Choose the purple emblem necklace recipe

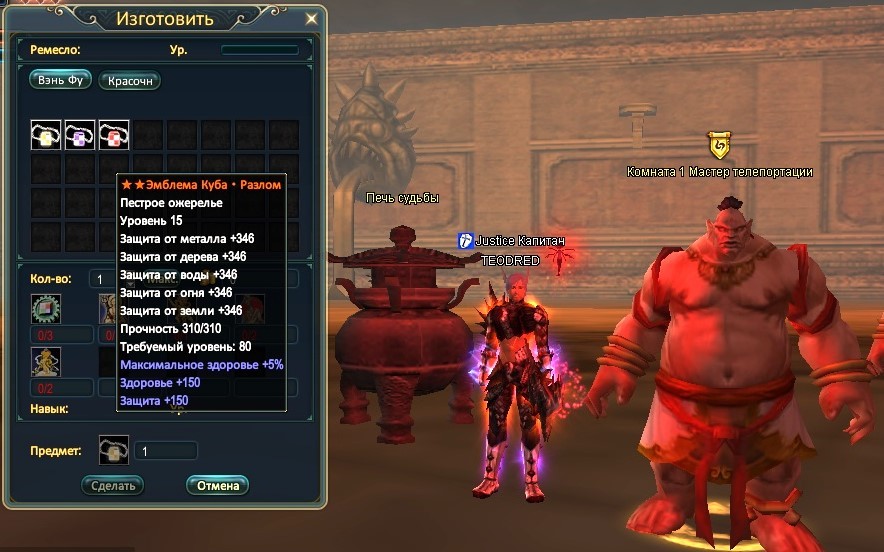coord(80,135)
